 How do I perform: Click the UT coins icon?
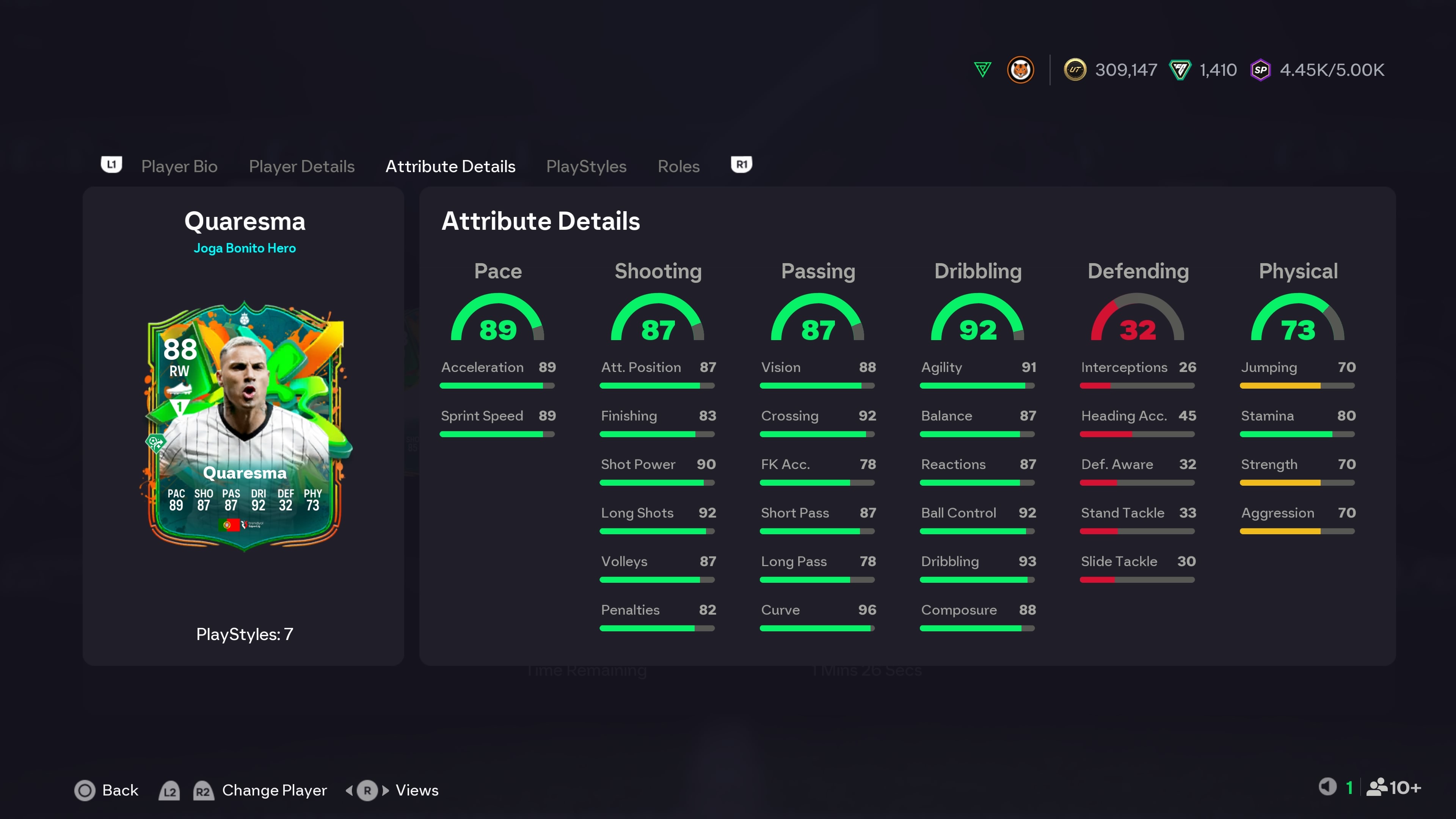[1076, 70]
